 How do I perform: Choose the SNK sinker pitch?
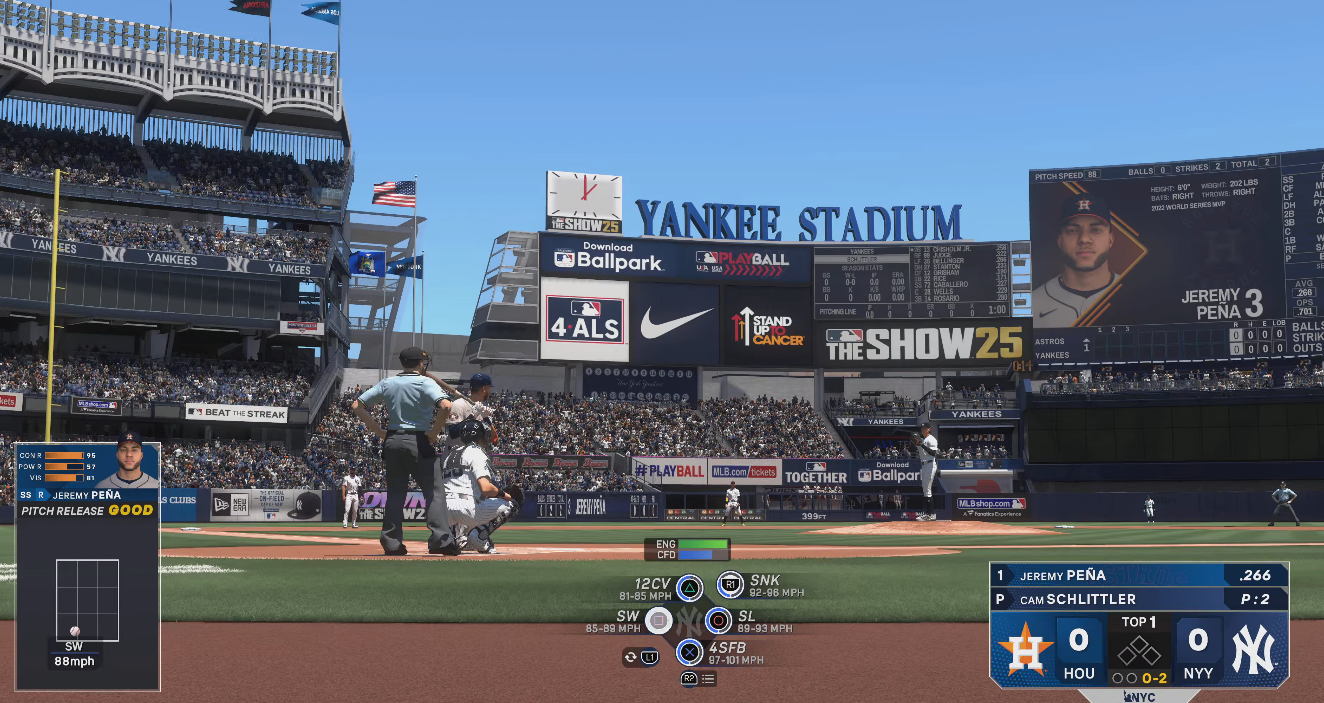pos(730,585)
